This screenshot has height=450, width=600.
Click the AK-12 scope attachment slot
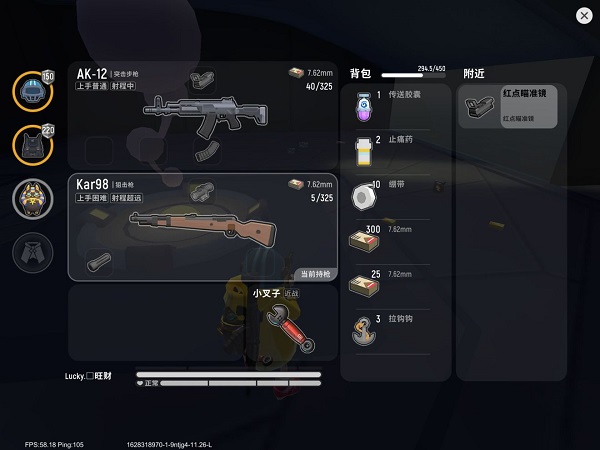(202, 78)
